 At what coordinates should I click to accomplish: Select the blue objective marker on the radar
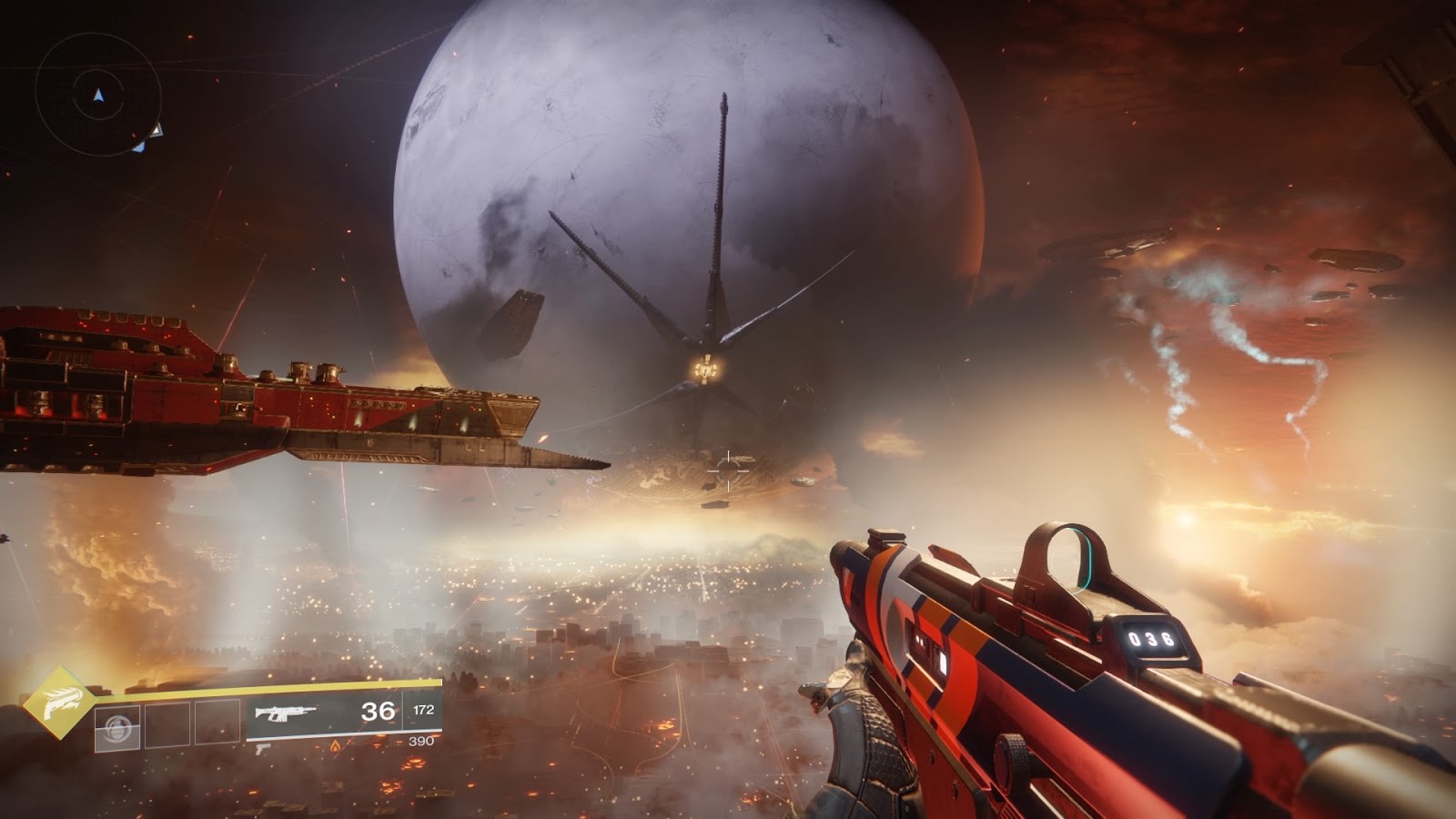point(141,147)
